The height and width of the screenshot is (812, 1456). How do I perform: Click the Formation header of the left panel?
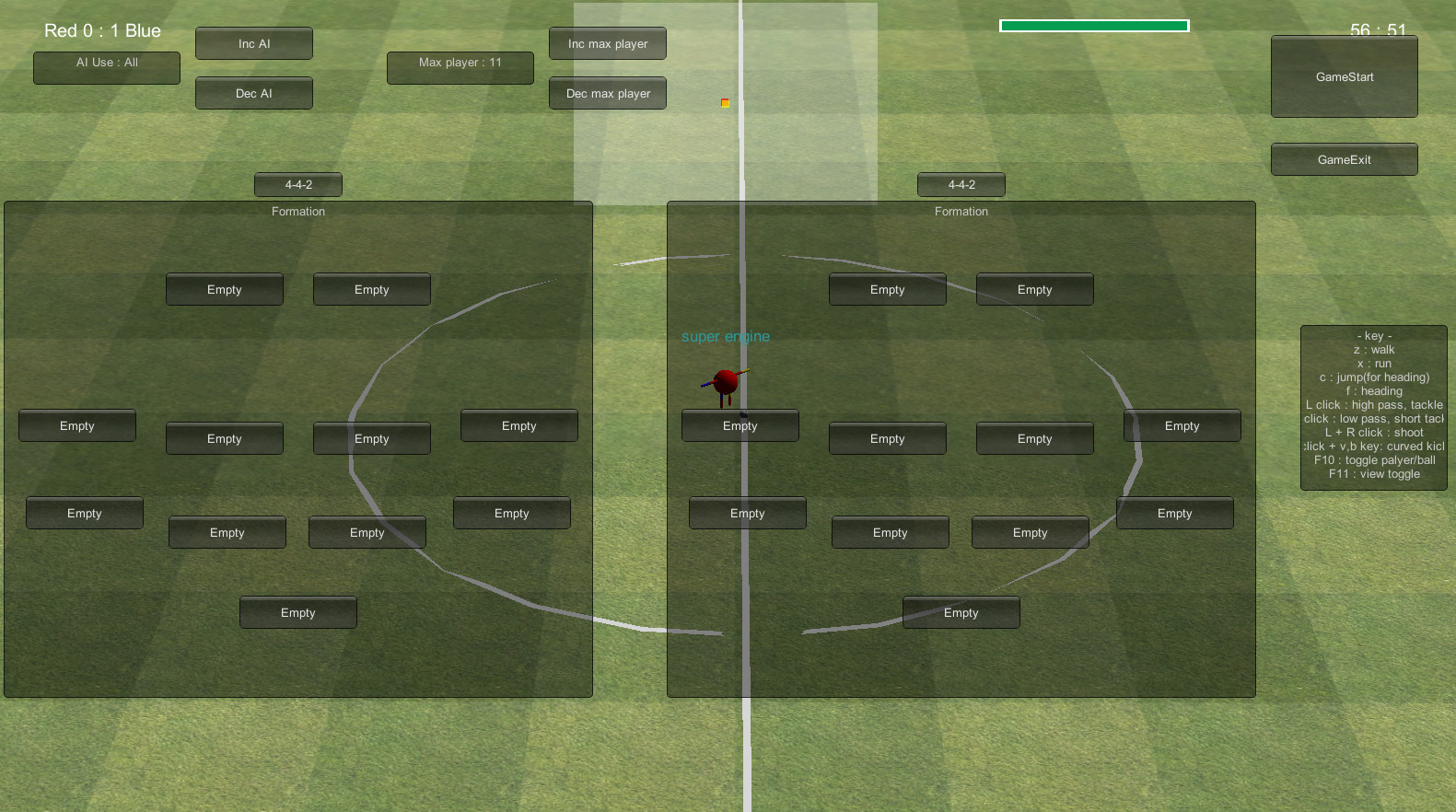tap(297, 211)
